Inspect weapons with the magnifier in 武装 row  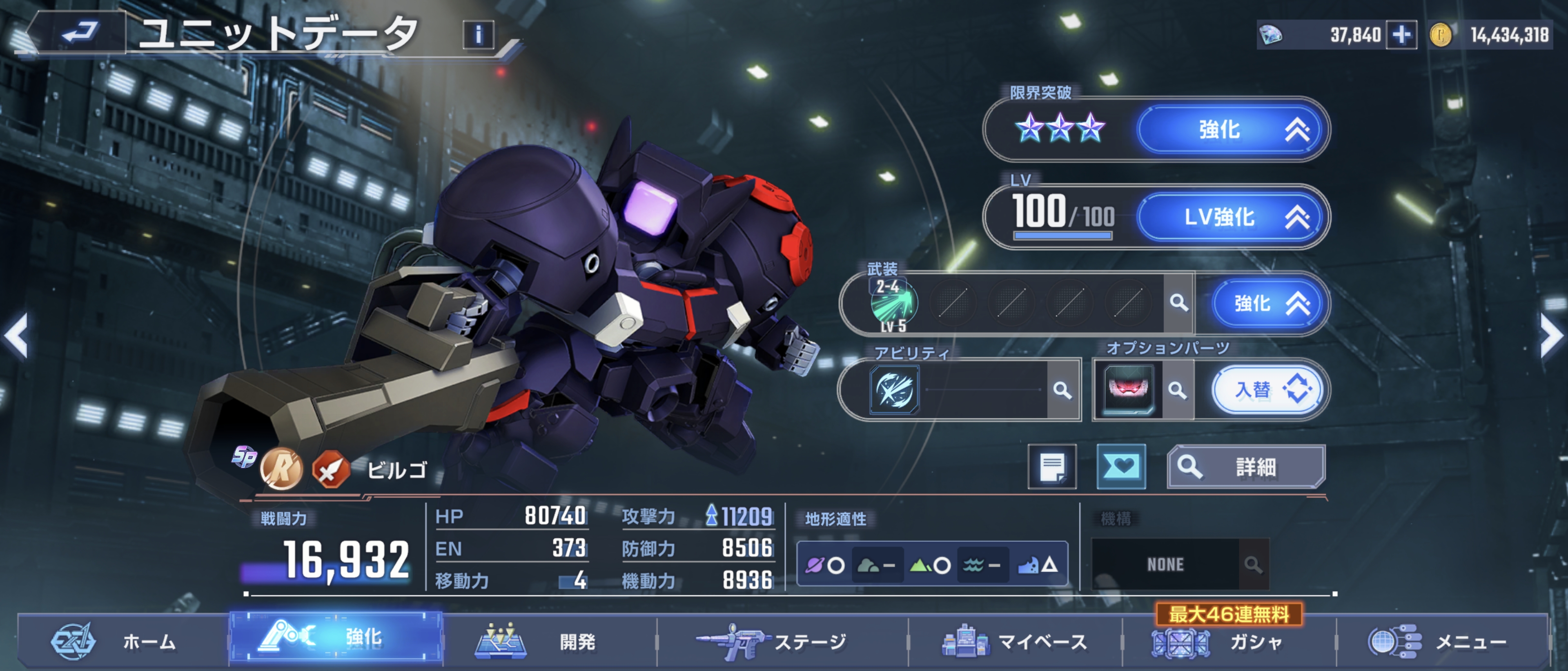pyautogui.click(x=1178, y=303)
